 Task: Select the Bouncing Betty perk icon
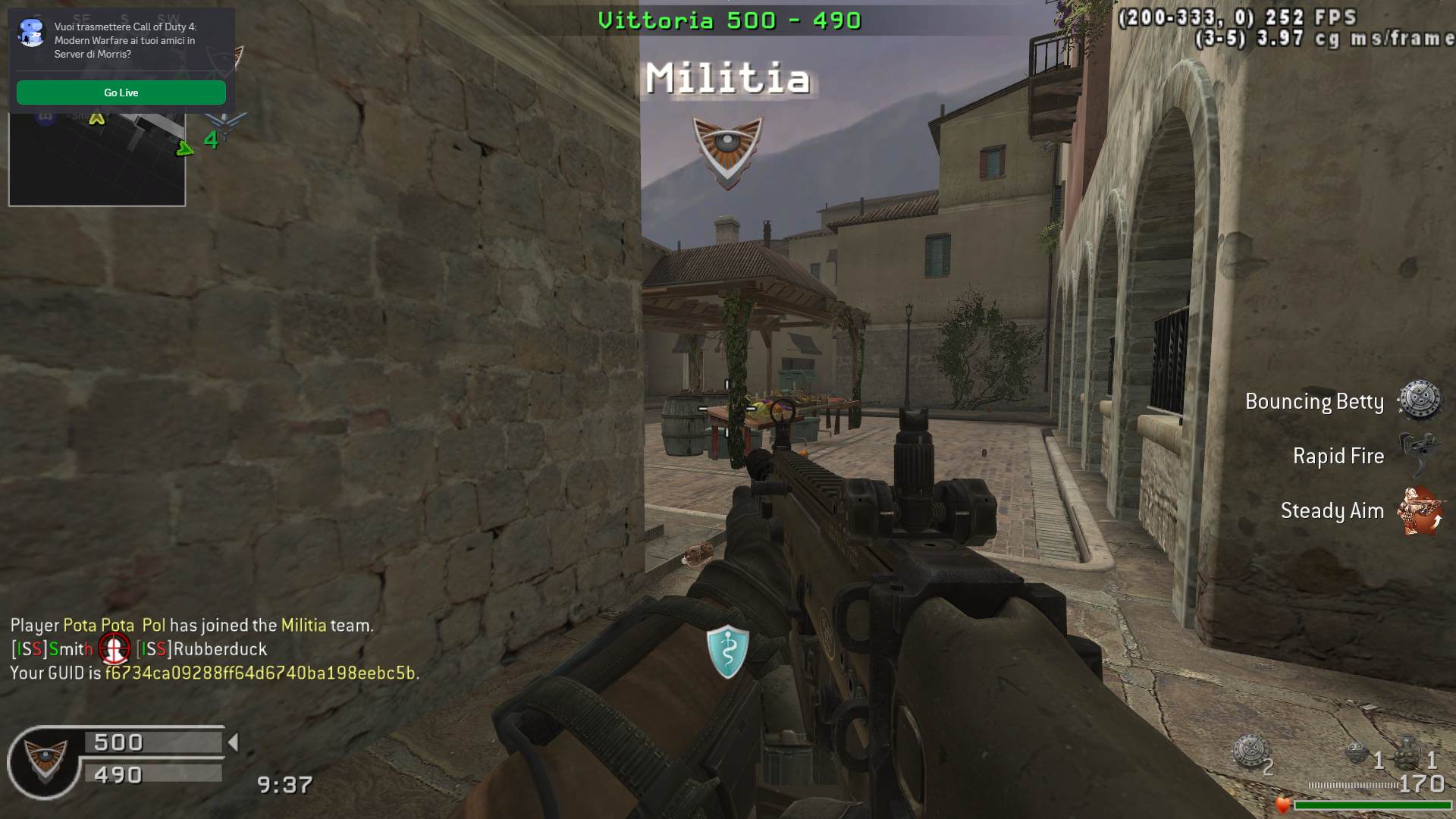[x=1419, y=400]
